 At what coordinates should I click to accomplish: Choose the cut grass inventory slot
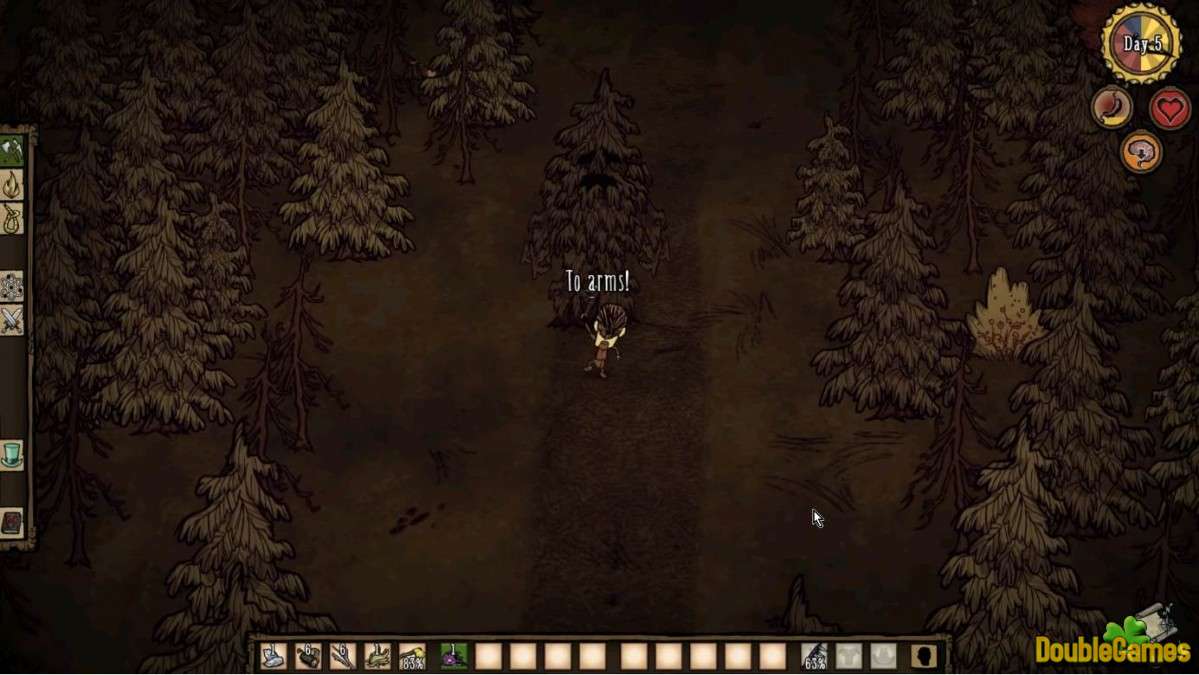(x=378, y=656)
